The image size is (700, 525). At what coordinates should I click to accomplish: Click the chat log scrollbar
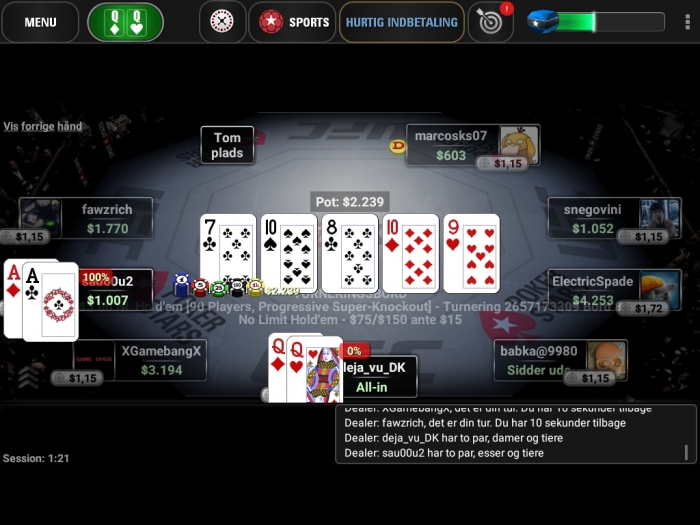click(687, 452)
